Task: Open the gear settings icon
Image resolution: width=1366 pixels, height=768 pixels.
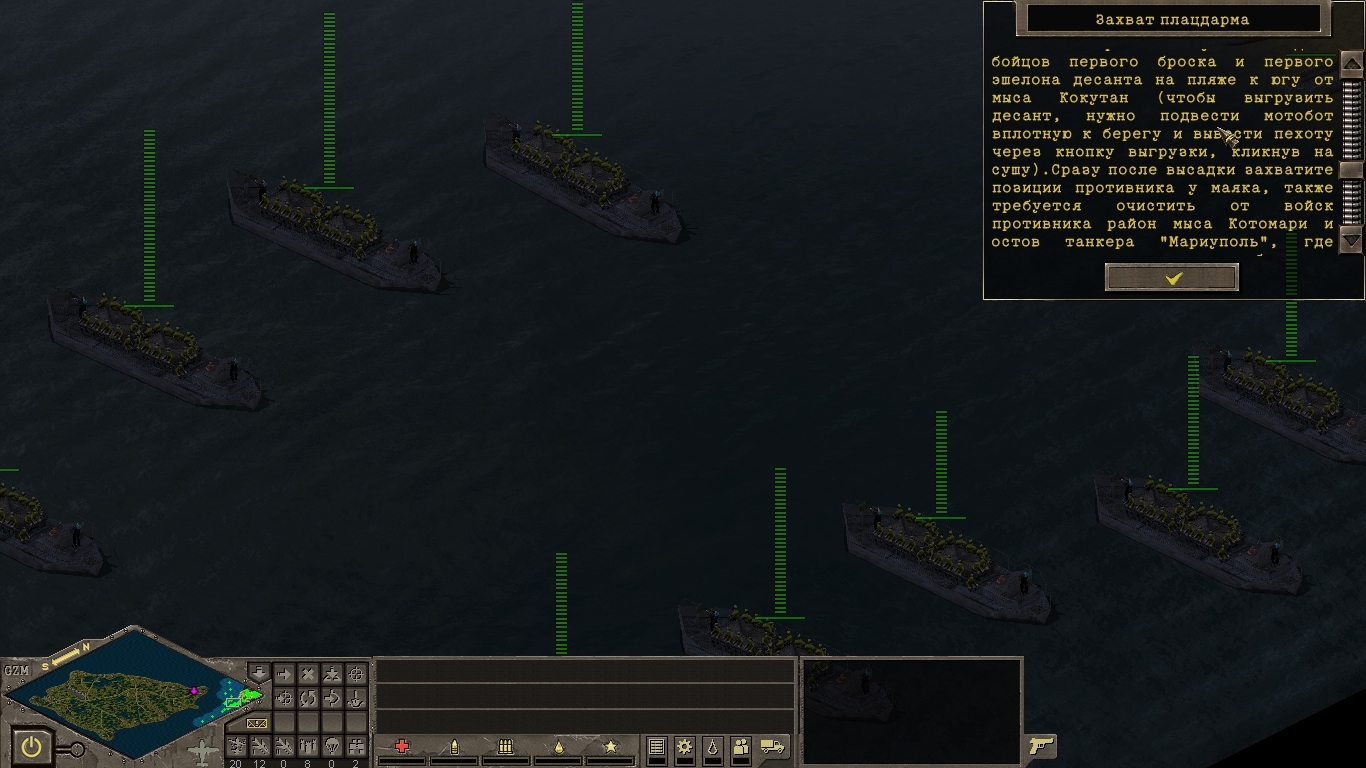Action: pyautogui.click(x=685, y=746)
